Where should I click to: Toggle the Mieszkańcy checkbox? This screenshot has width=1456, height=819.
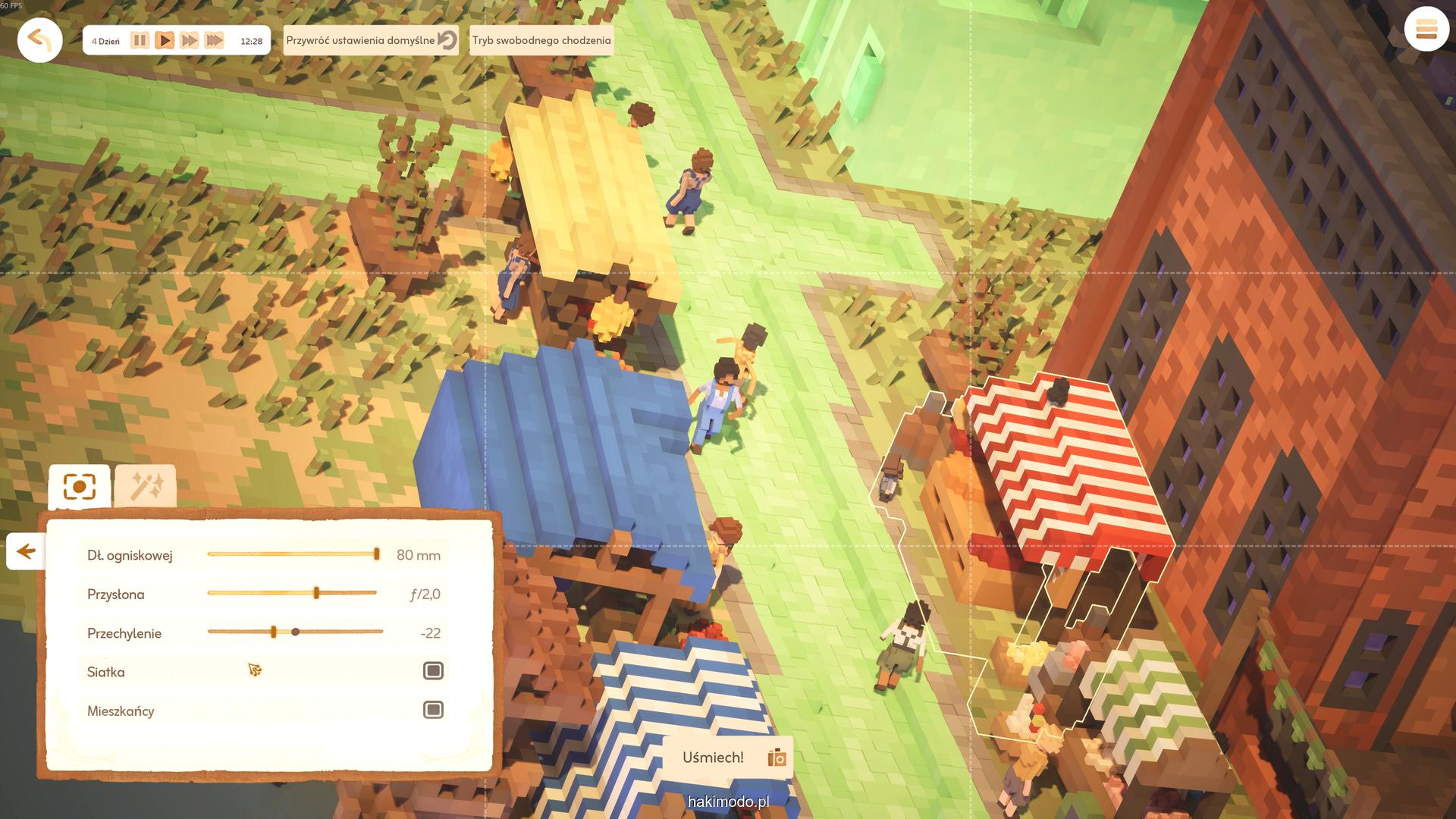pos(433,710)
